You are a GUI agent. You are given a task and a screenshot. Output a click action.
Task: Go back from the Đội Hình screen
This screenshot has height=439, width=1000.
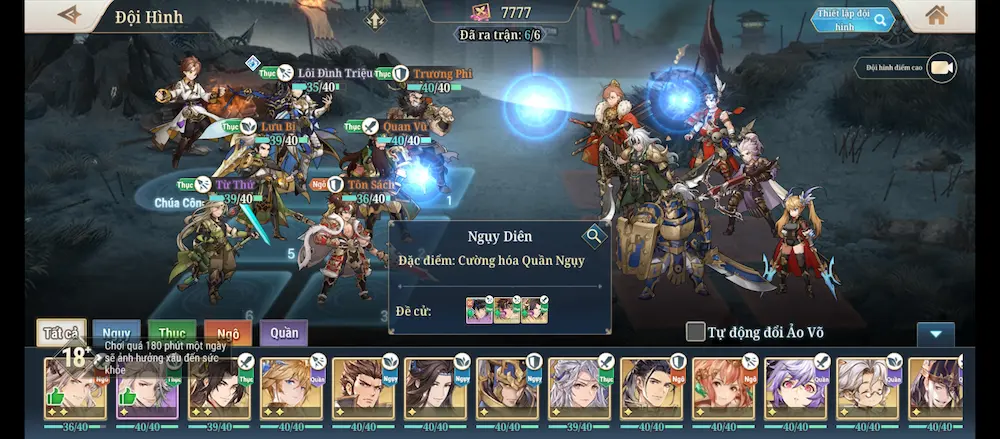[69, 15]
